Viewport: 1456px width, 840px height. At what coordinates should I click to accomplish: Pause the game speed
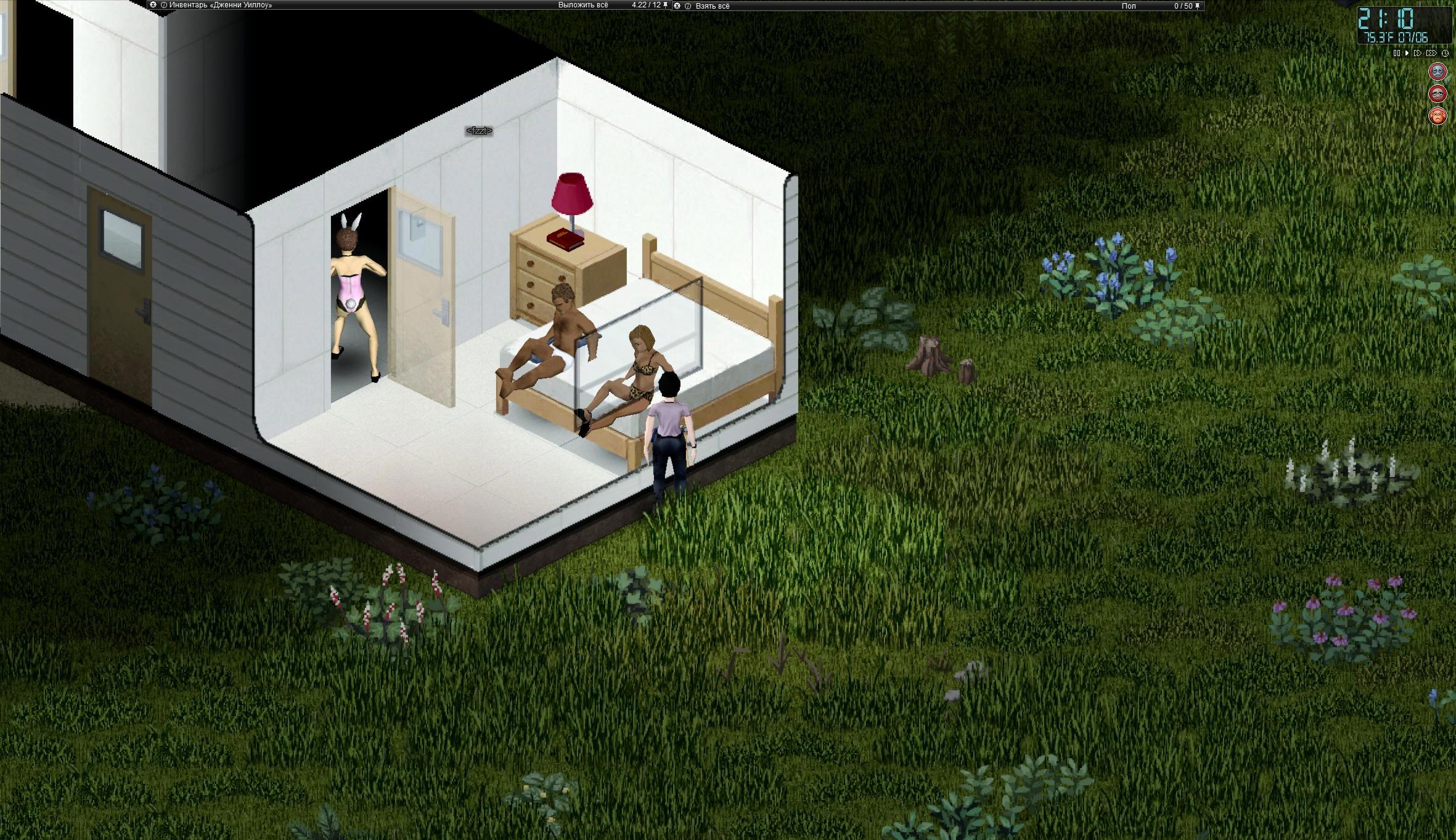tap(1397, 54)
